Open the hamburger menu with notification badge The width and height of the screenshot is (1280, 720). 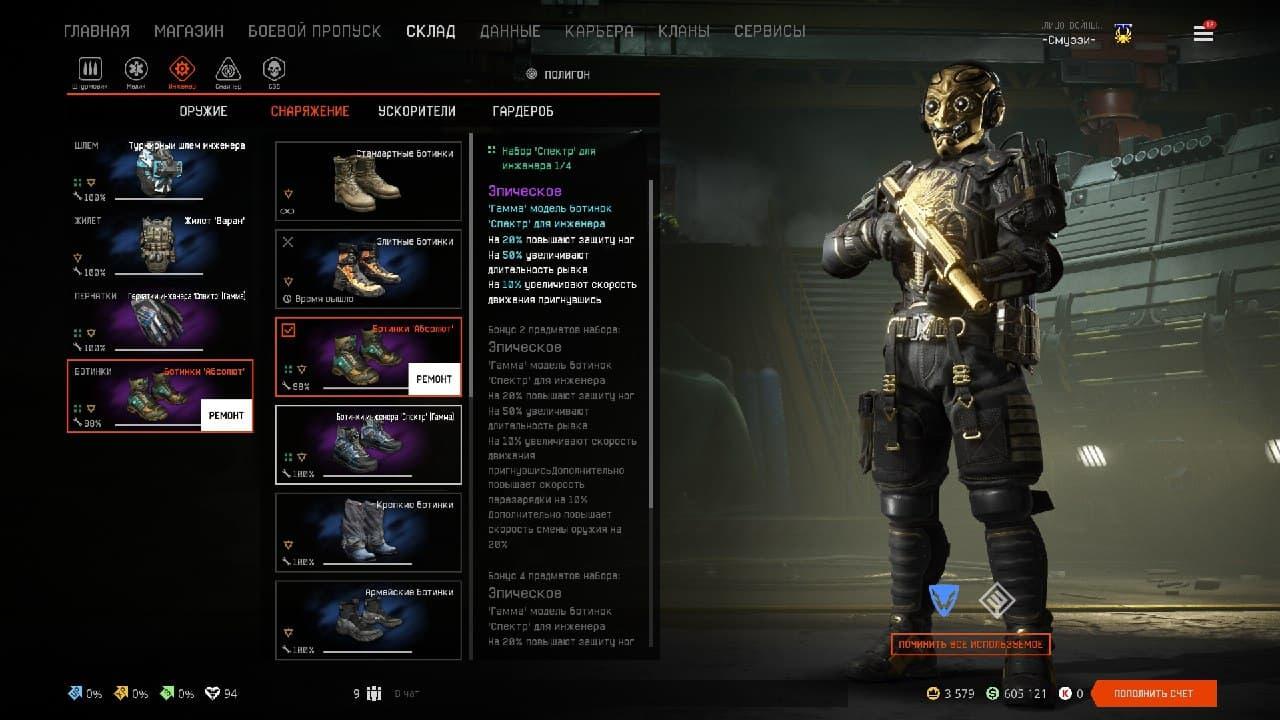(x=1203, y=33)
